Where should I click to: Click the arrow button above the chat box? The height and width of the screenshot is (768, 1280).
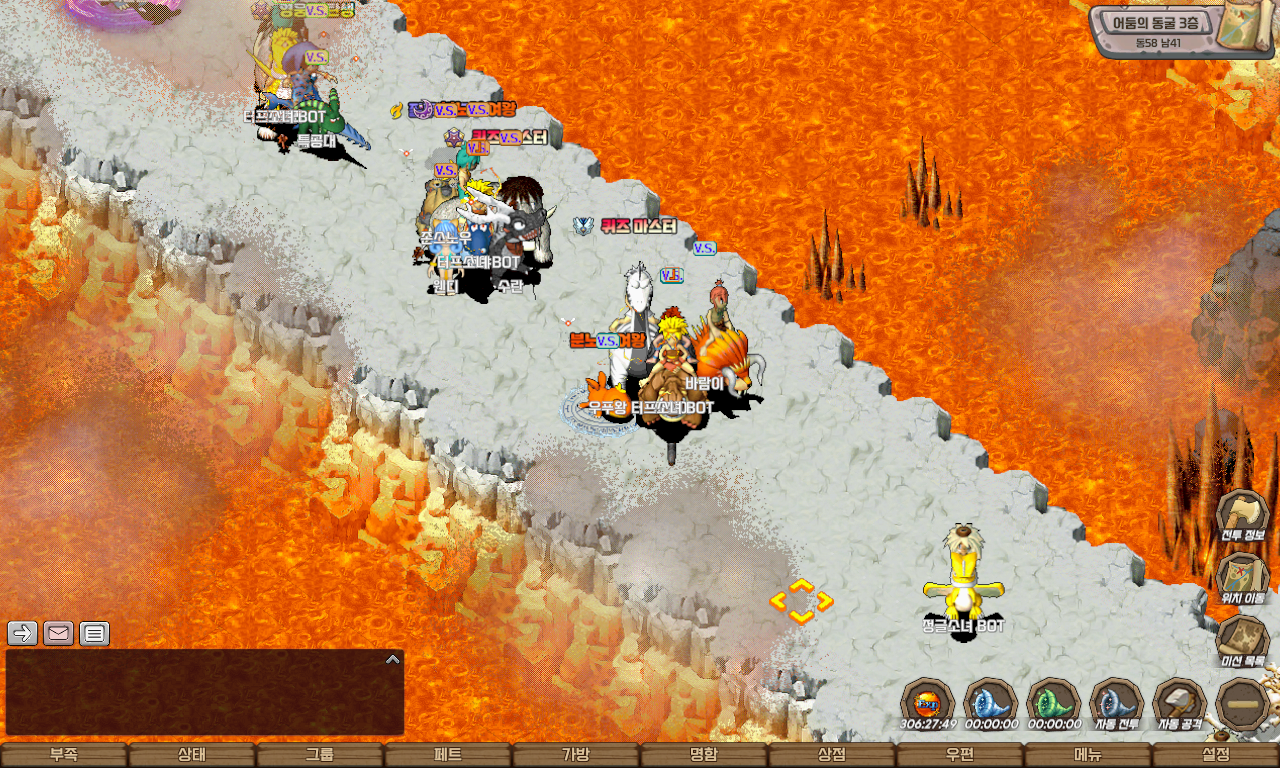point(23,633)
